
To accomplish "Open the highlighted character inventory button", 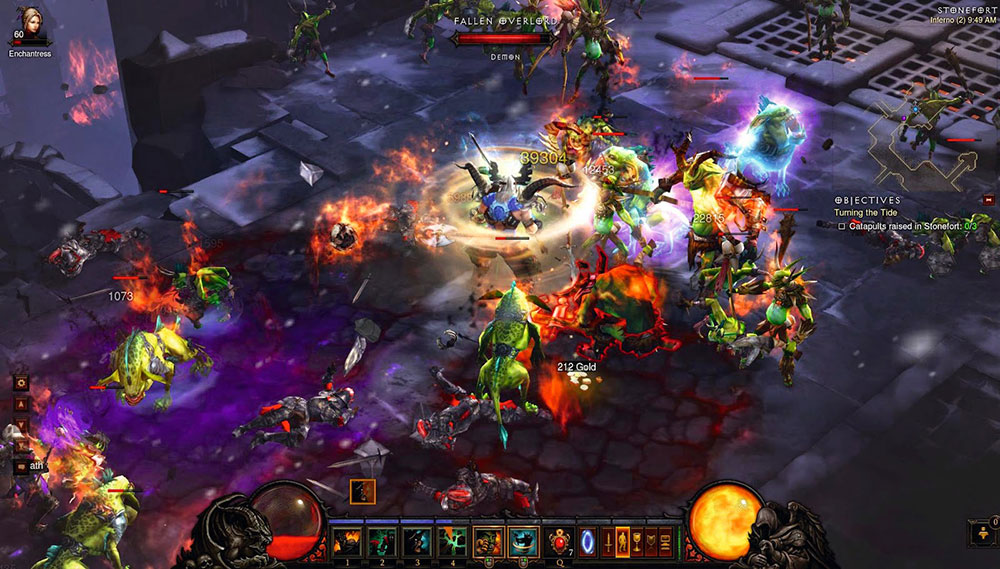I will 623,541.
